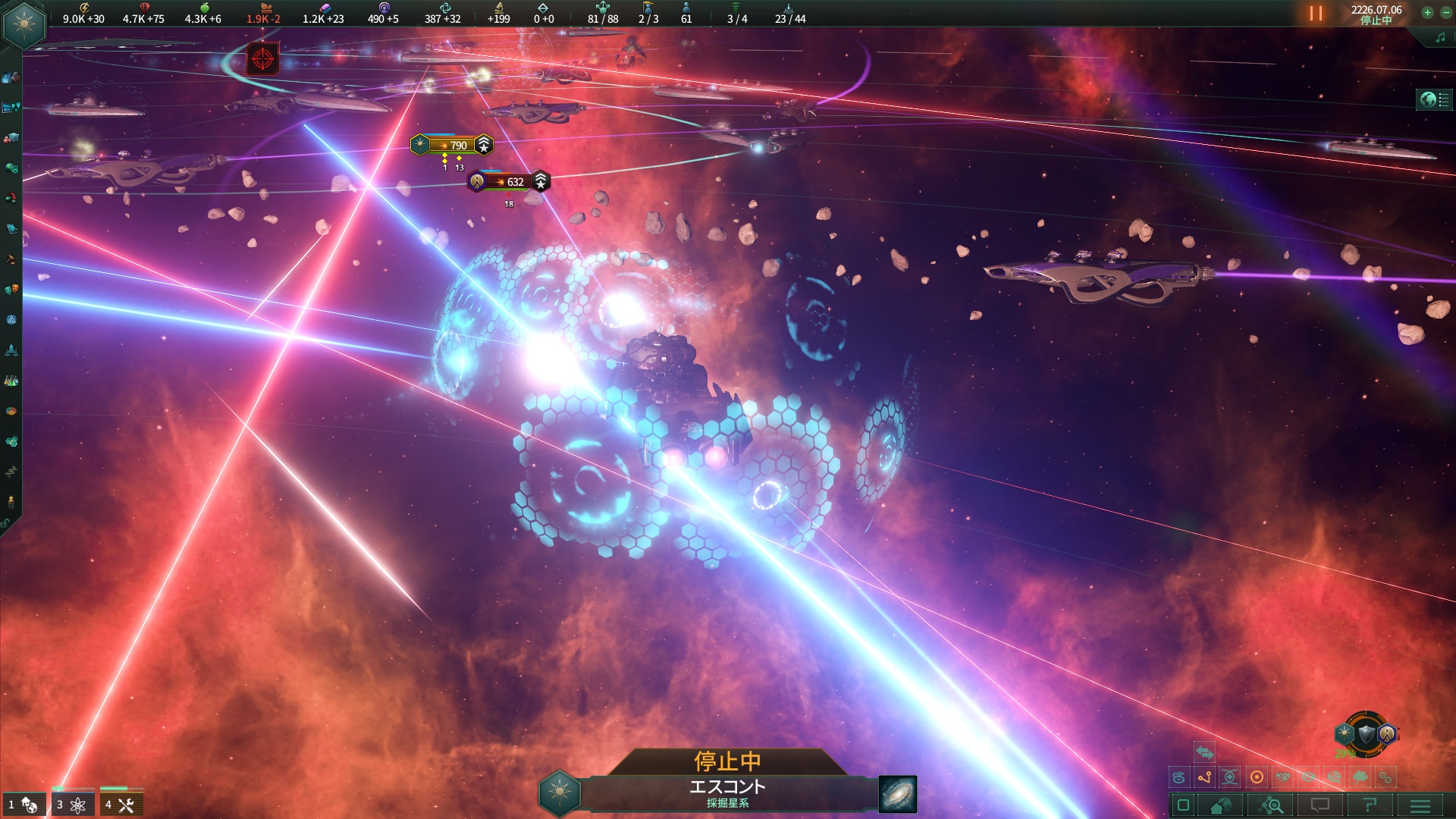Toggle the handshake diplomacy map mode
The image size is (1456, 819).
pyautogui.click(x=1282, y=777)
